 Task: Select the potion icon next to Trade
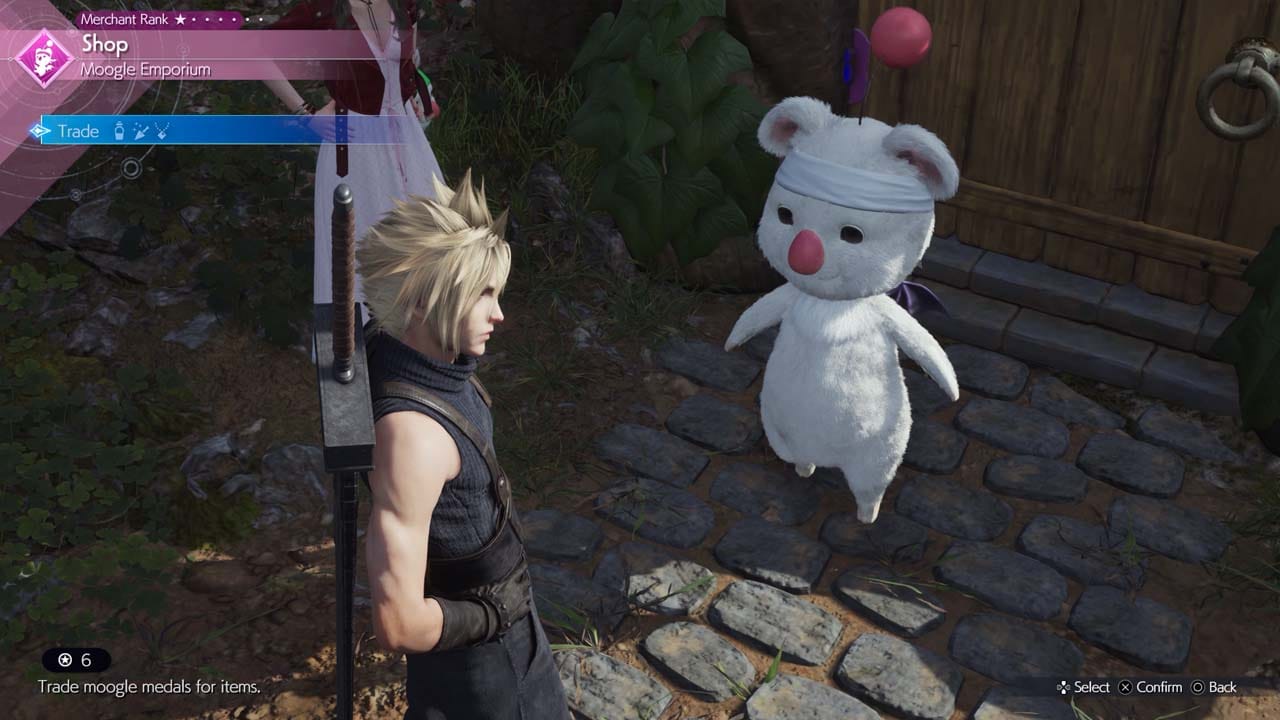pos(119,130)
